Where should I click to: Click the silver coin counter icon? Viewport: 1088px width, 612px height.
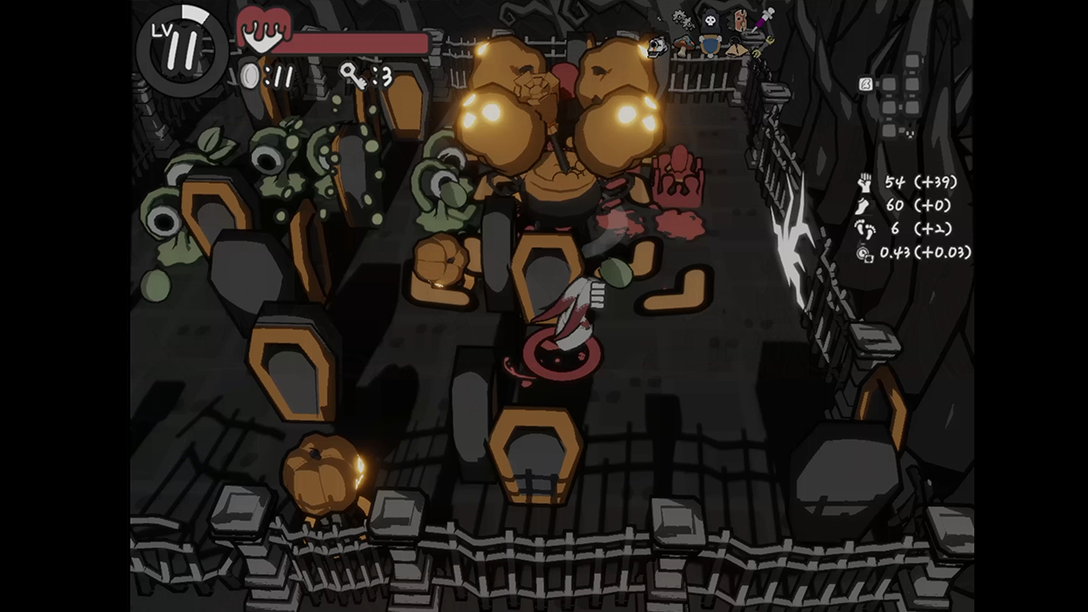click(250, 76)
